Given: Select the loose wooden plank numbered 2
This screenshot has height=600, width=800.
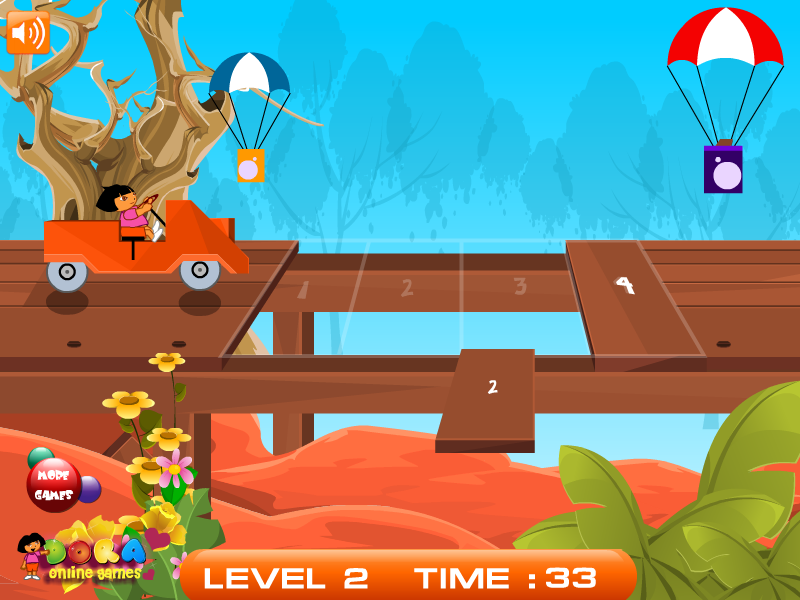Looking at the screenshot, I should pyautogui.click(x=488, y=394).
